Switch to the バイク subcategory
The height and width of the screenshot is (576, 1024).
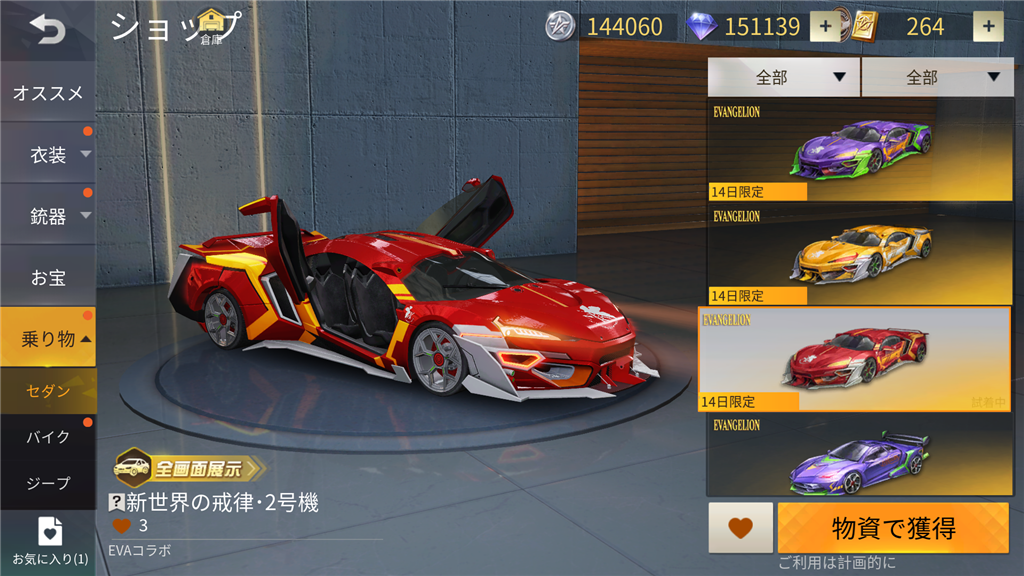[48, 437]
